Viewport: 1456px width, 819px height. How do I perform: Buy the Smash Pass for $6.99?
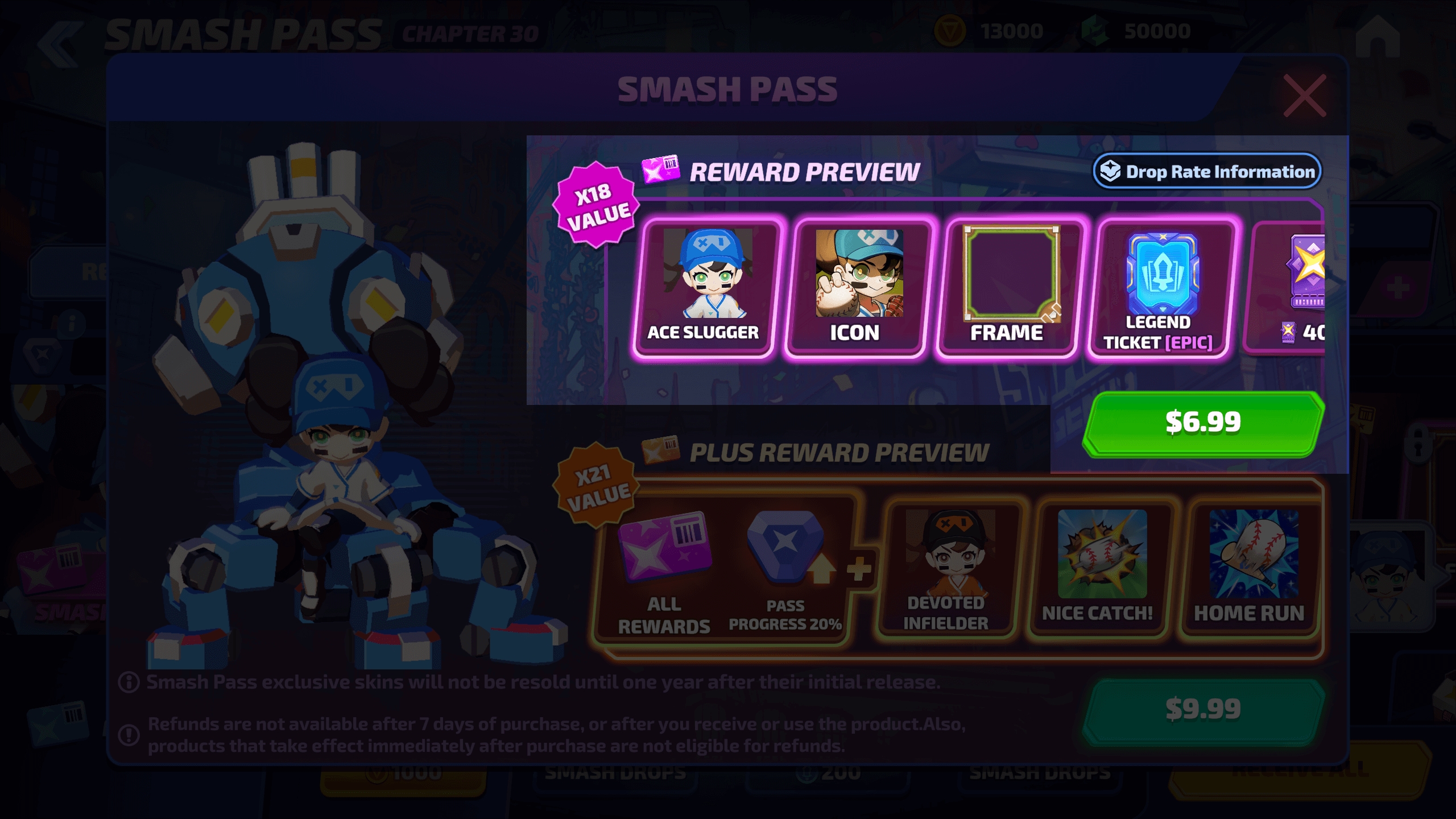click(x=1203, y=424)
